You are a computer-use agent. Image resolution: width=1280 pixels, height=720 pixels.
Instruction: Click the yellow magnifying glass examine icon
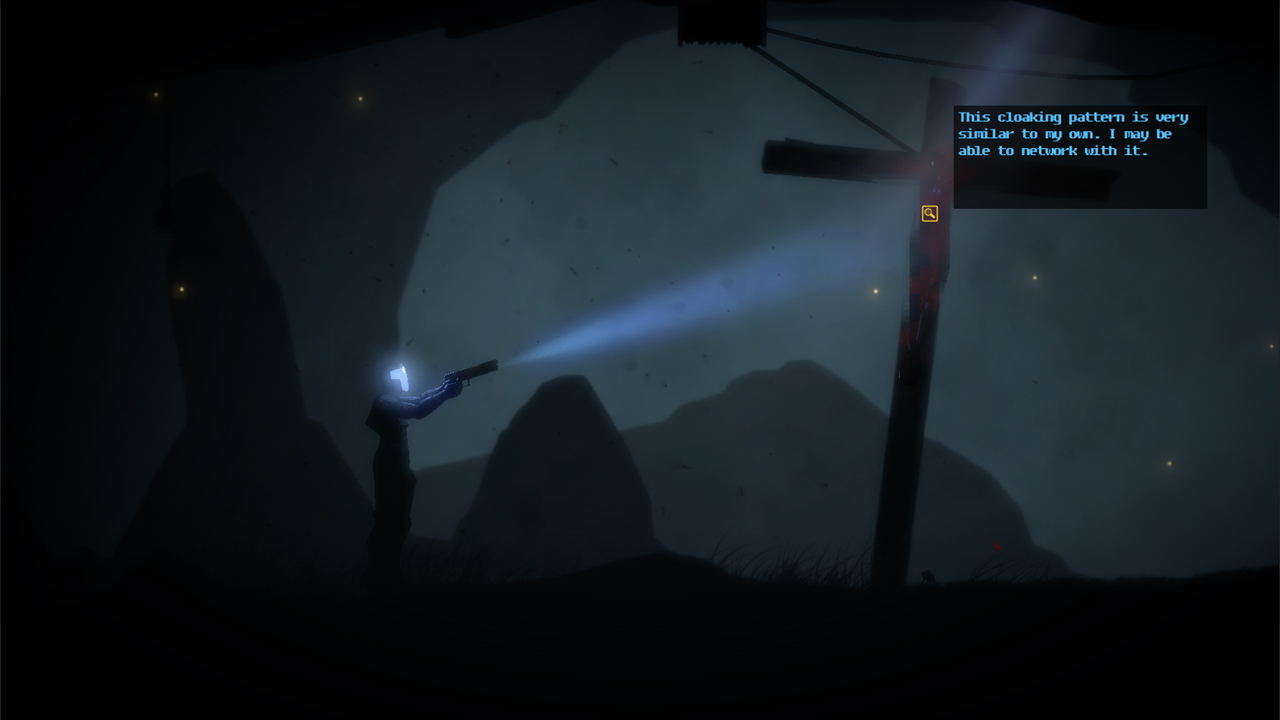929,213
